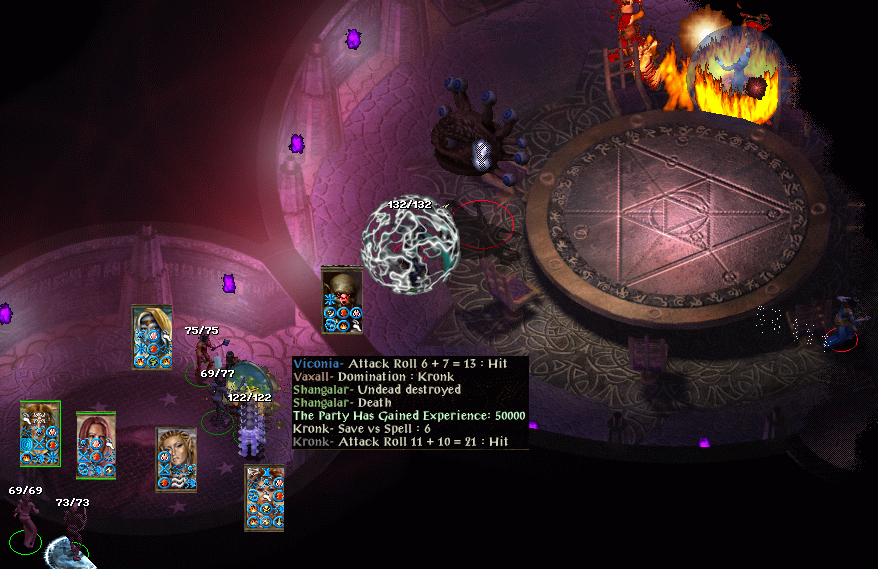Screen dimensions: 878x569
Task: Select the blonde elf woman's portrait
Action: (x=176, y=458)
